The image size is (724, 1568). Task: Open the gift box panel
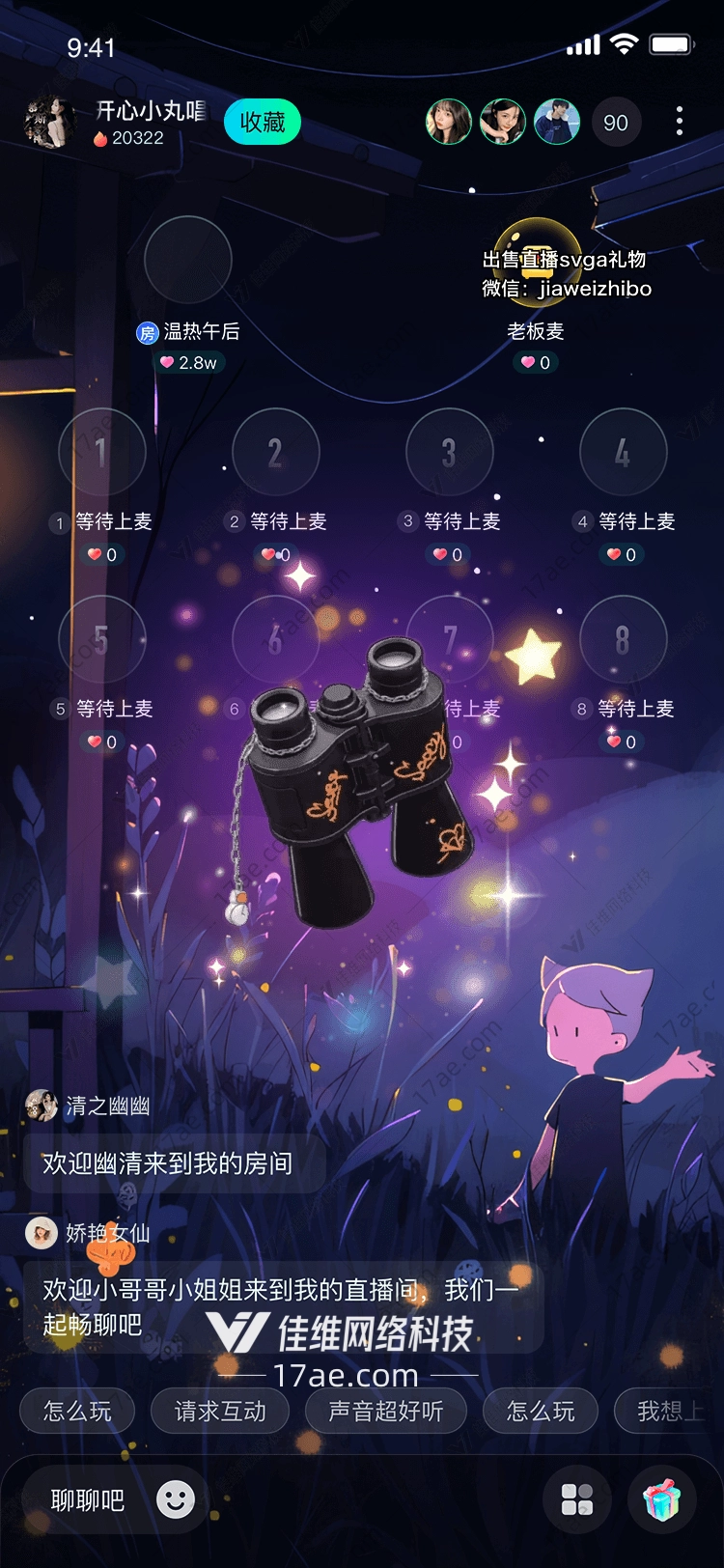pos(662,1499)
